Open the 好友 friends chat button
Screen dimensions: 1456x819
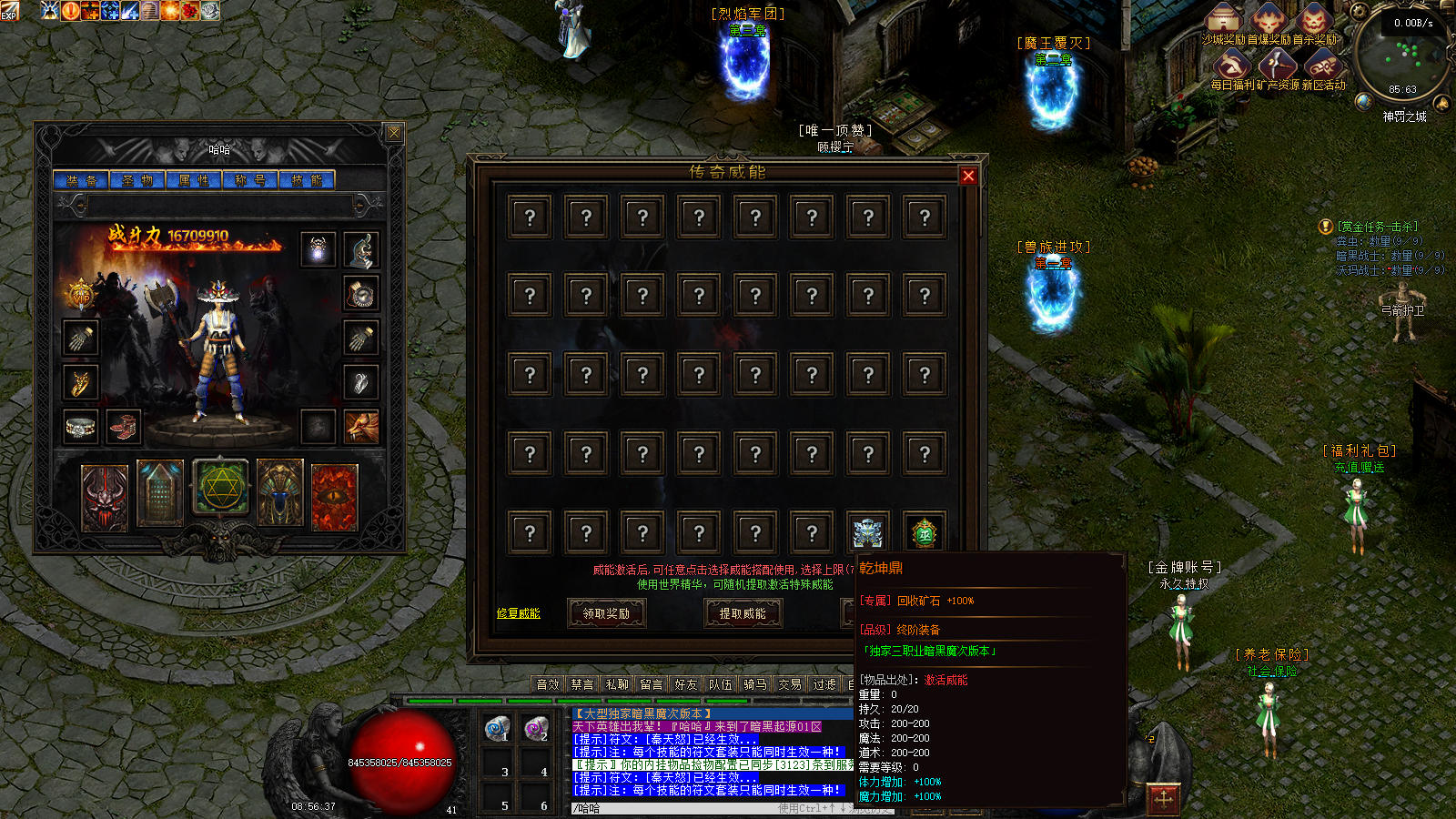[x=685, y=684]
